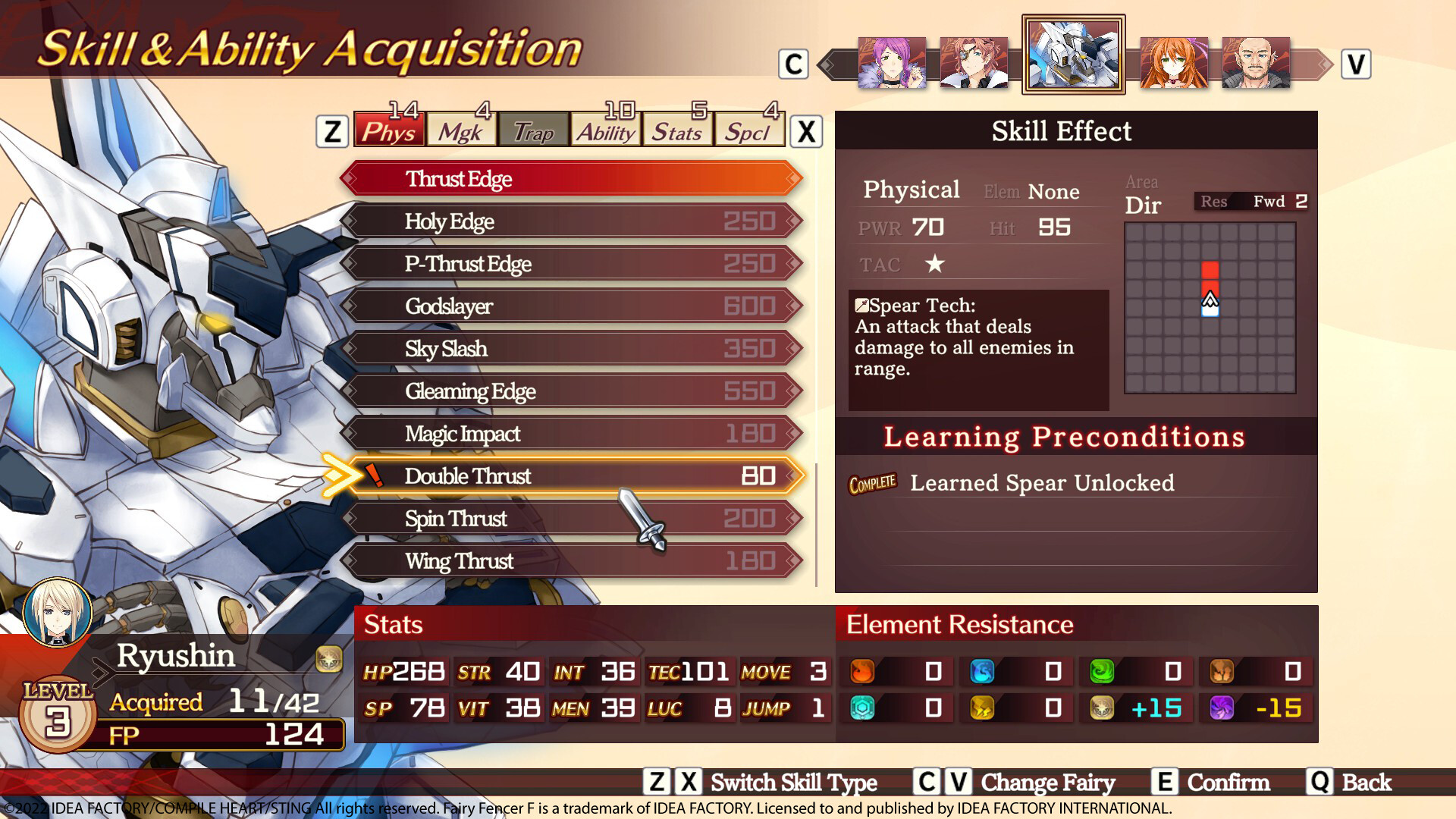Open the Ability skill category

pyautogui.click(x=606, y=130)
